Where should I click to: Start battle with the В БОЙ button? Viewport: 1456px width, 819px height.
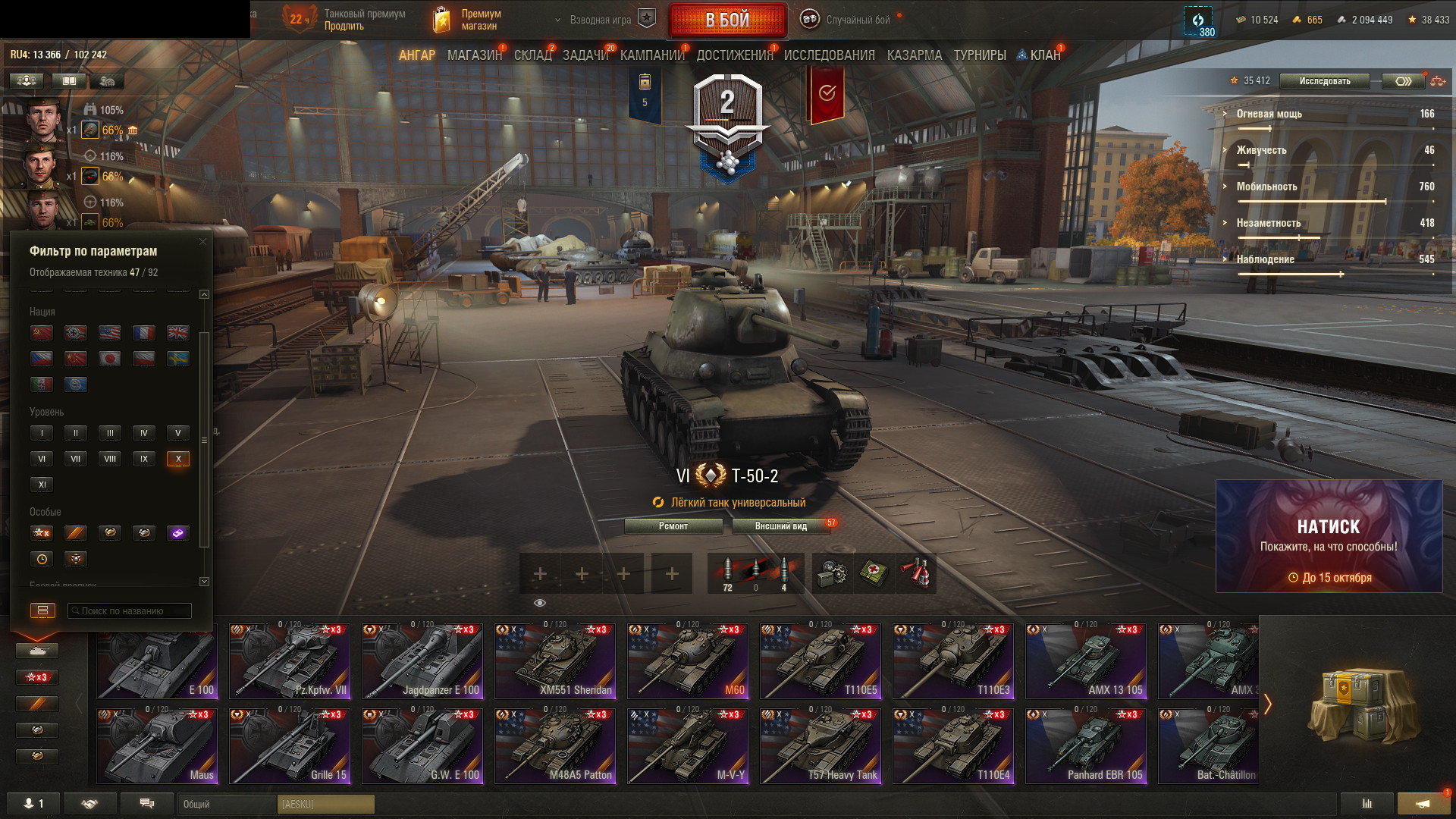727,20
